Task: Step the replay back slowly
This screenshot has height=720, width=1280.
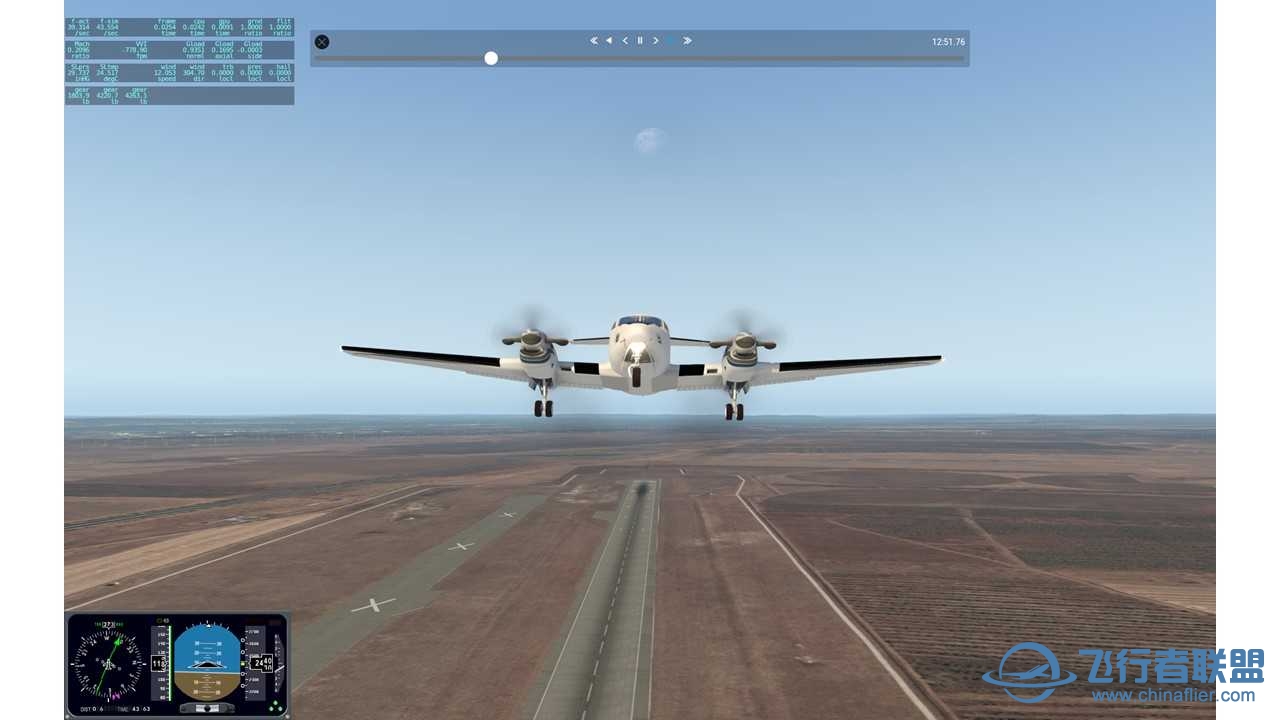Action: point(625,41)
